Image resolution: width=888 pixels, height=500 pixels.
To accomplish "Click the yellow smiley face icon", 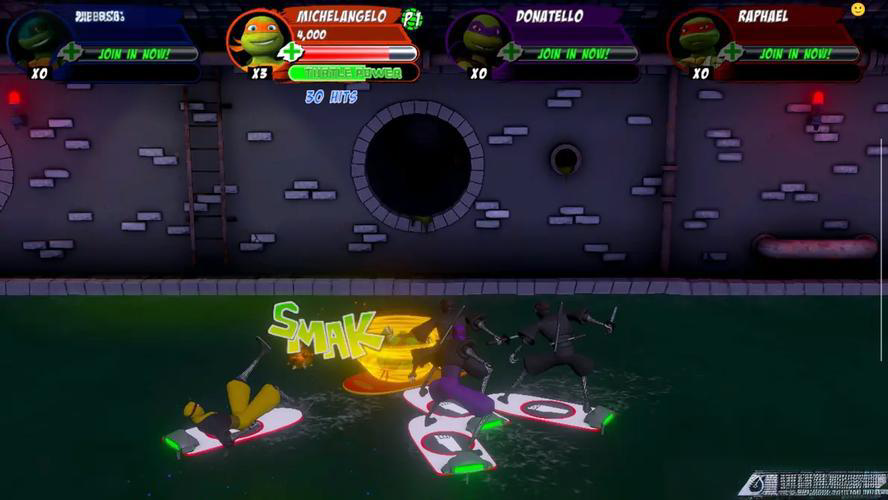I will pyautogui.click(x=858, y=10).
